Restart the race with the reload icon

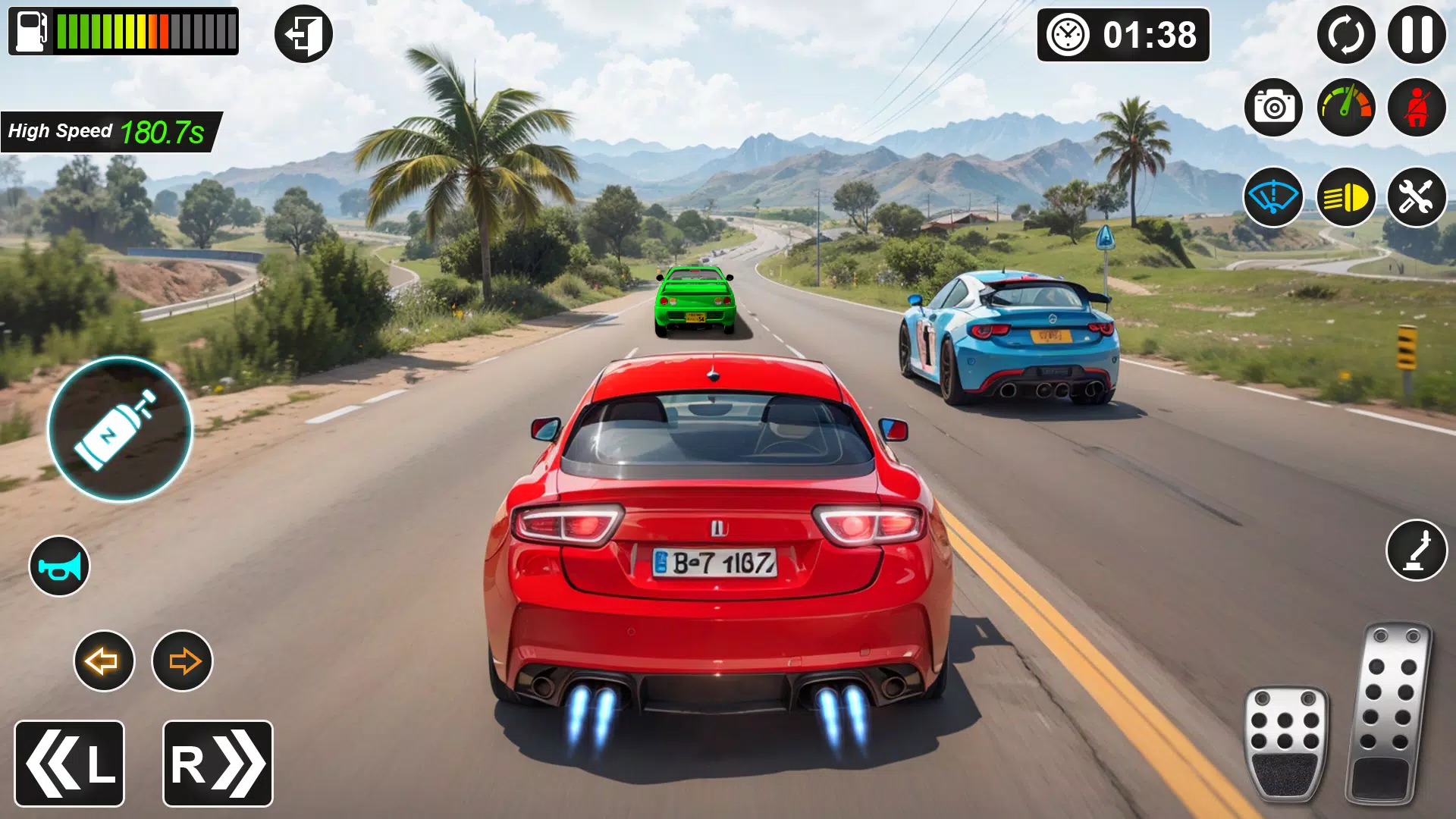[1346, 36]
